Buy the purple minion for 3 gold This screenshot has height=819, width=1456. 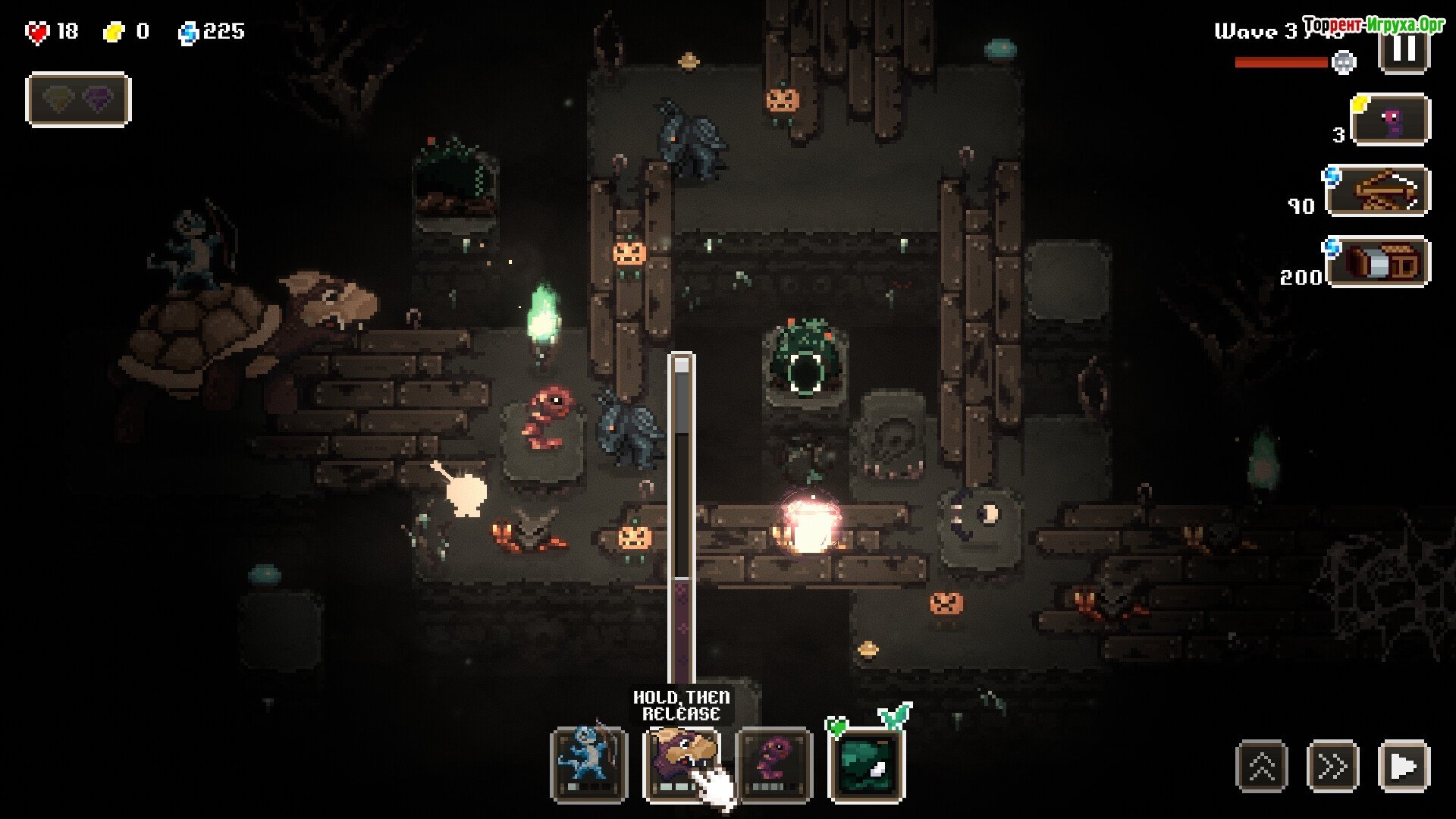click(x=1391, y=120)
